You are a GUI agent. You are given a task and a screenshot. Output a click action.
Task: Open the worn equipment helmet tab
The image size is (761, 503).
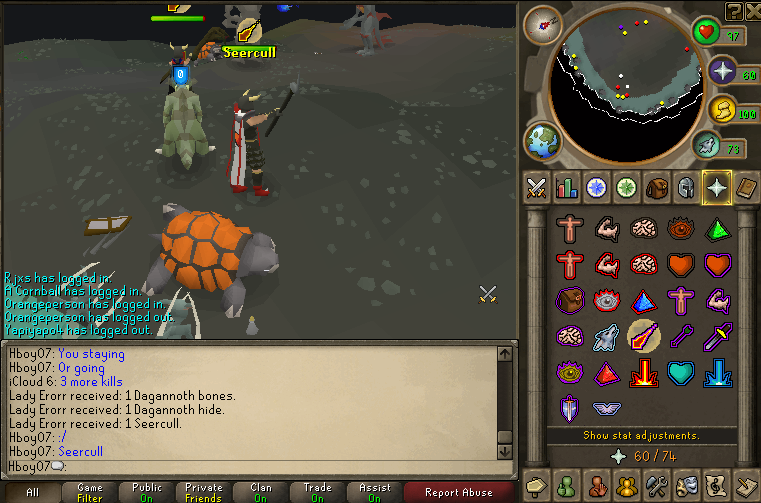(x=687, y=187)
